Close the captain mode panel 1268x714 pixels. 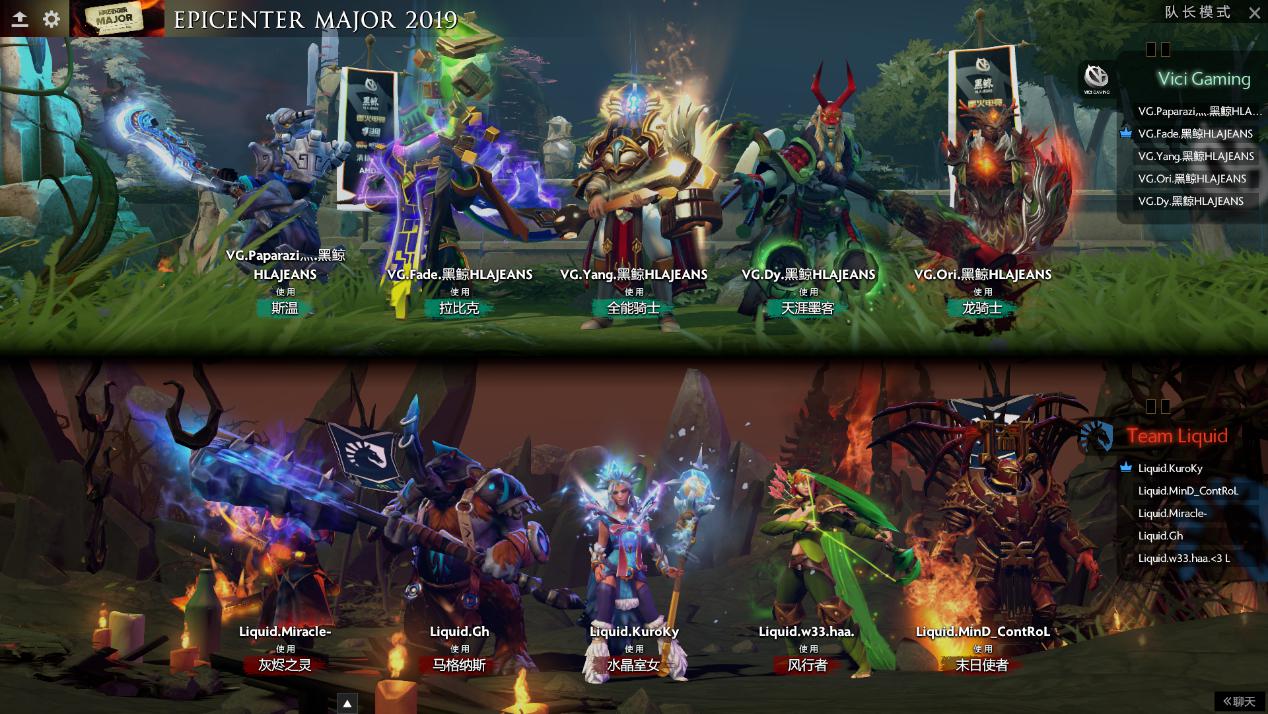point(1254,13)
